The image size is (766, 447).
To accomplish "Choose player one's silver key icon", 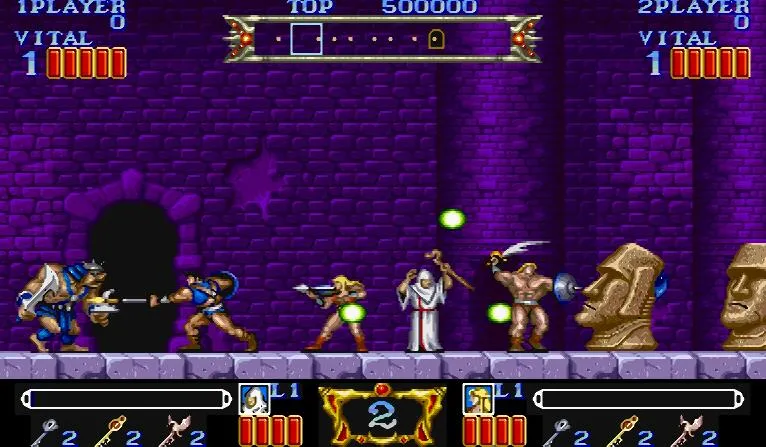I will (45, 432).
